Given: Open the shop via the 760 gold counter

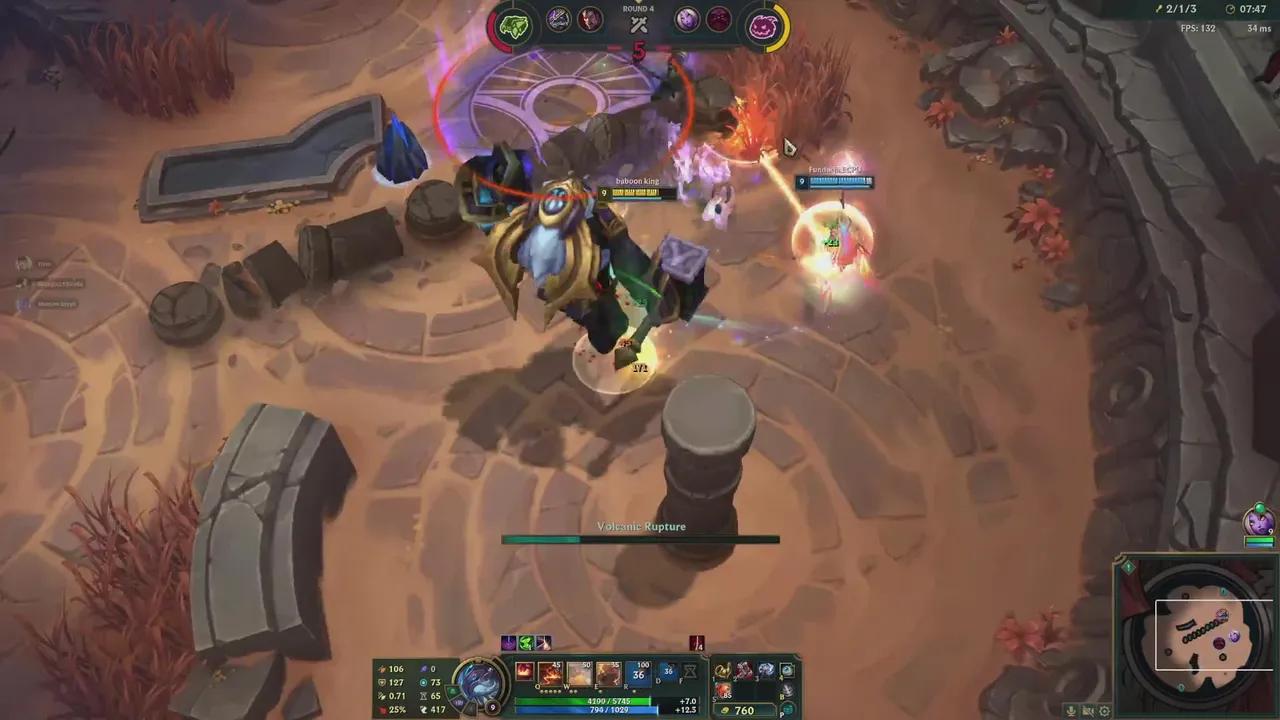Looking at the screenshot, I should [743, 711].
